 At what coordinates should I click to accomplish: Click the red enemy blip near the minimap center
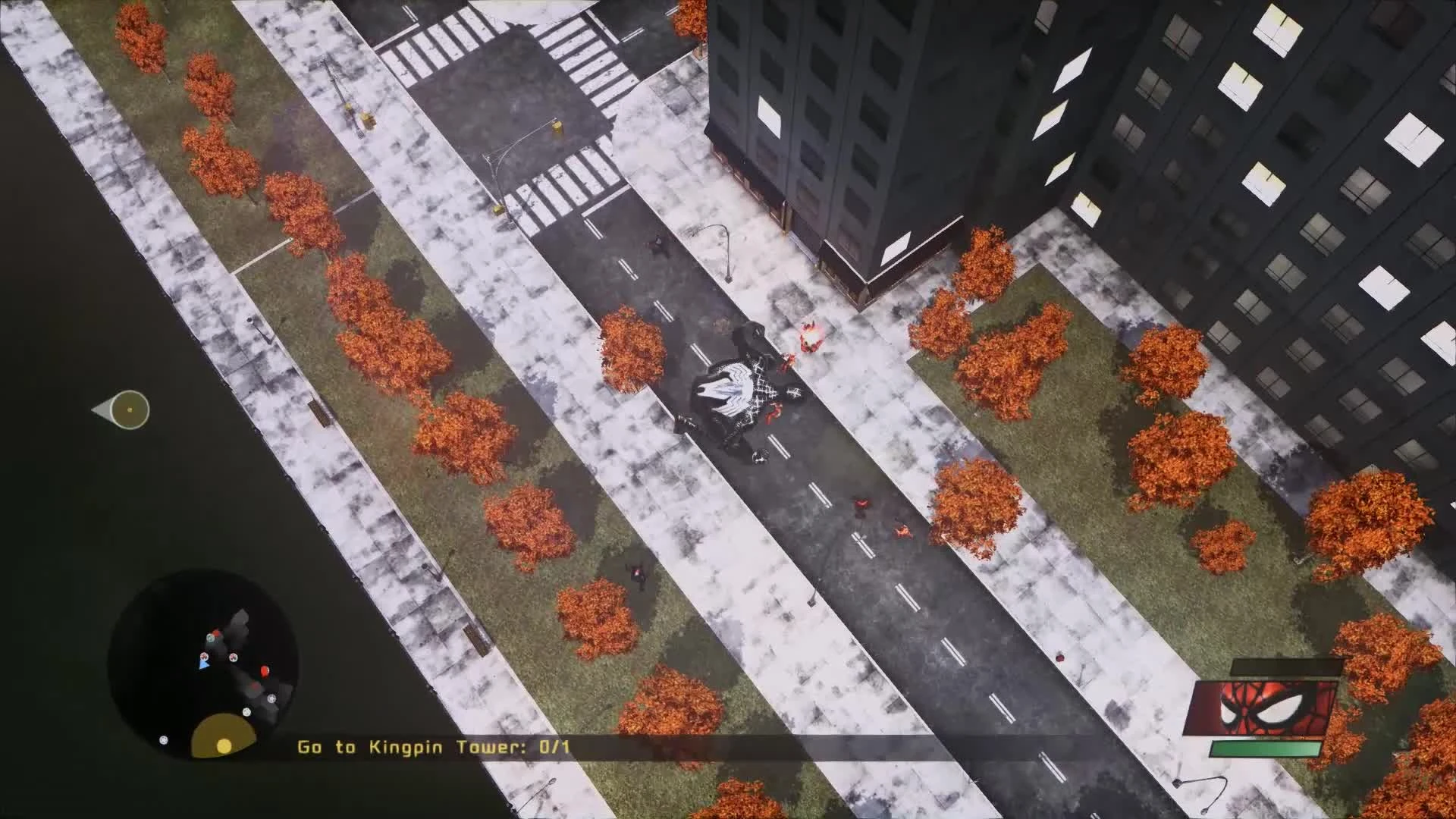(265, 670)
